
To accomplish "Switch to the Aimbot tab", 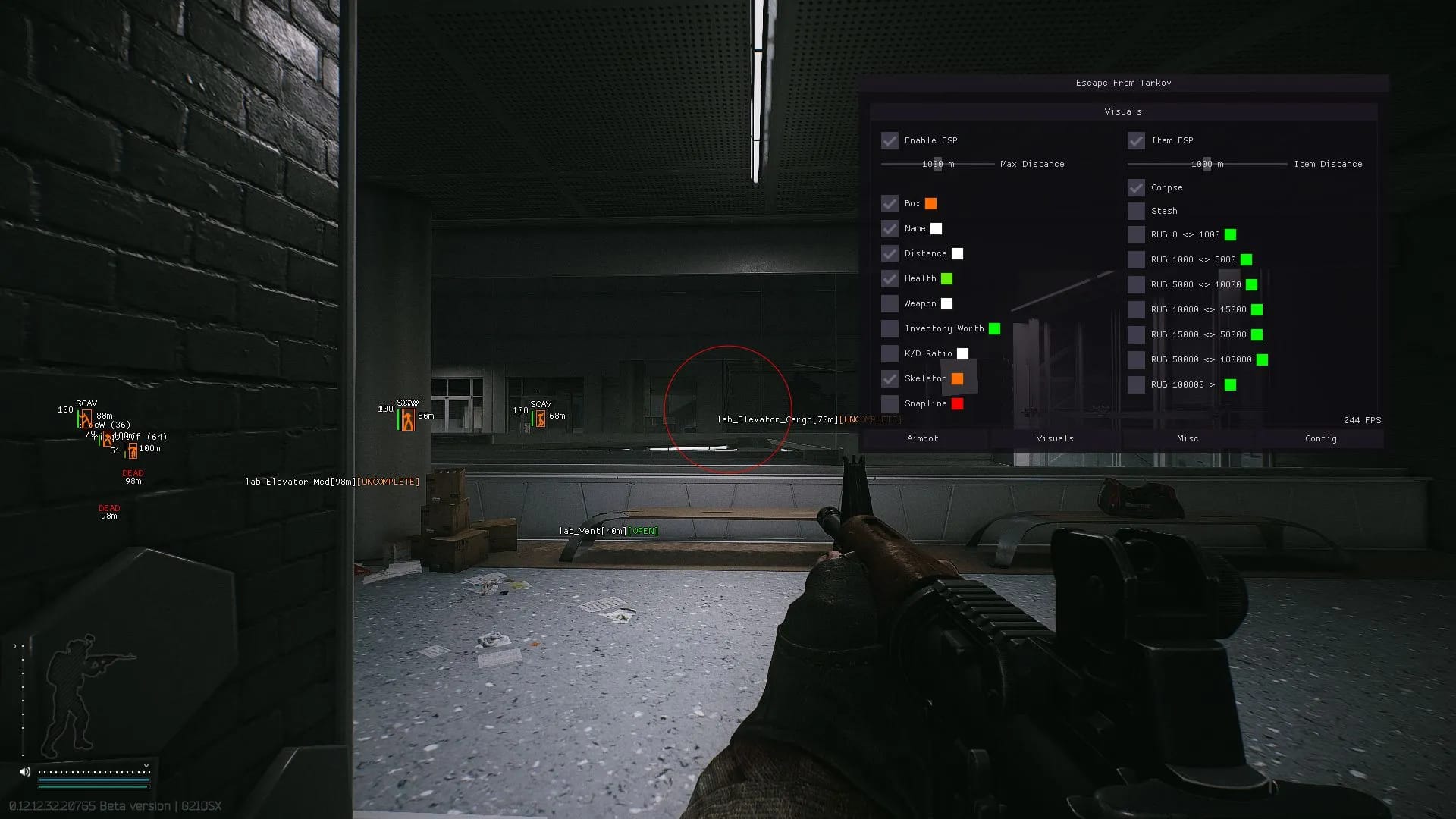I will pos(922,438).
